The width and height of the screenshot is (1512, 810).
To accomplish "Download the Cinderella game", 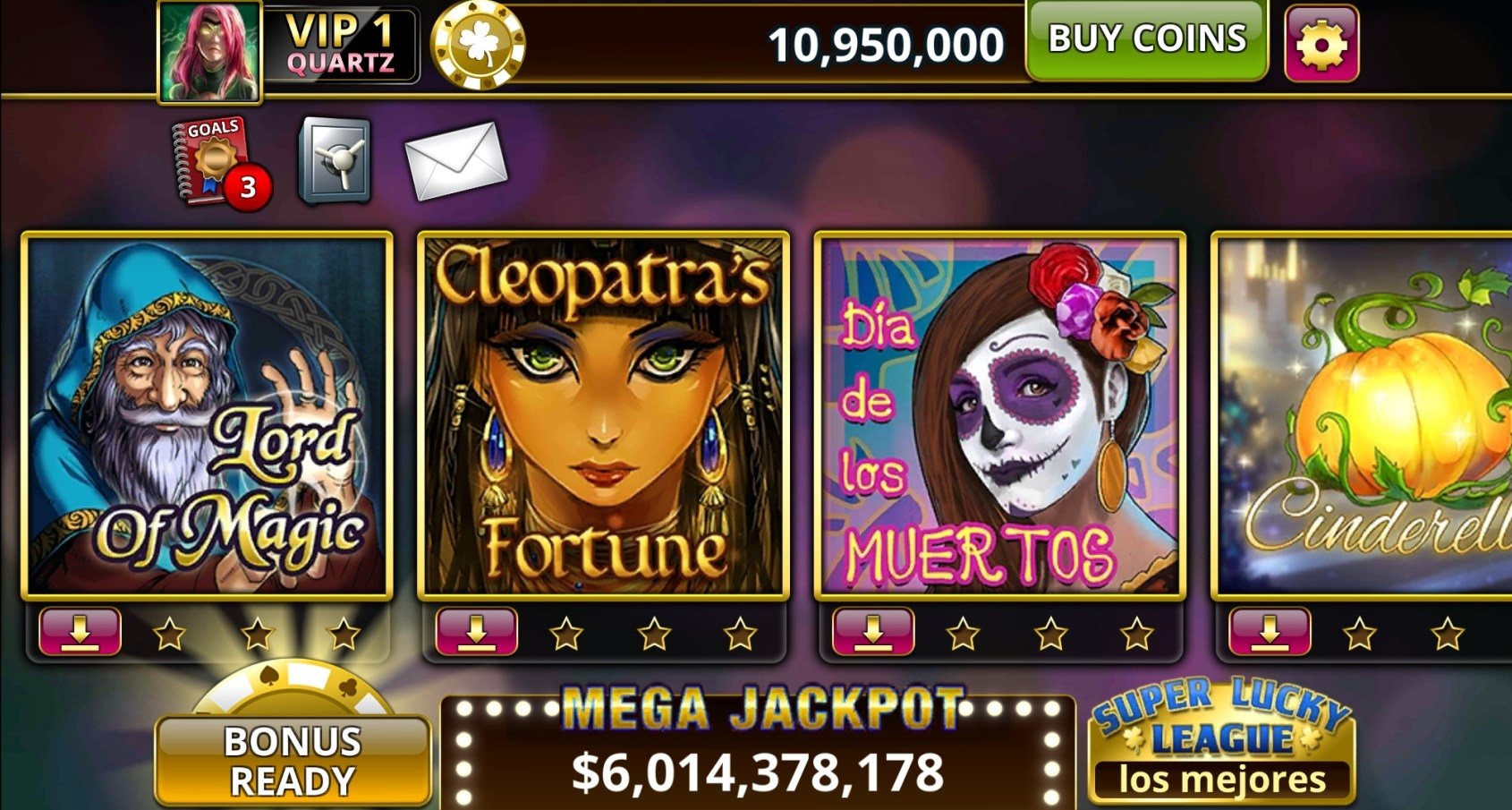I will [1270, 632].
